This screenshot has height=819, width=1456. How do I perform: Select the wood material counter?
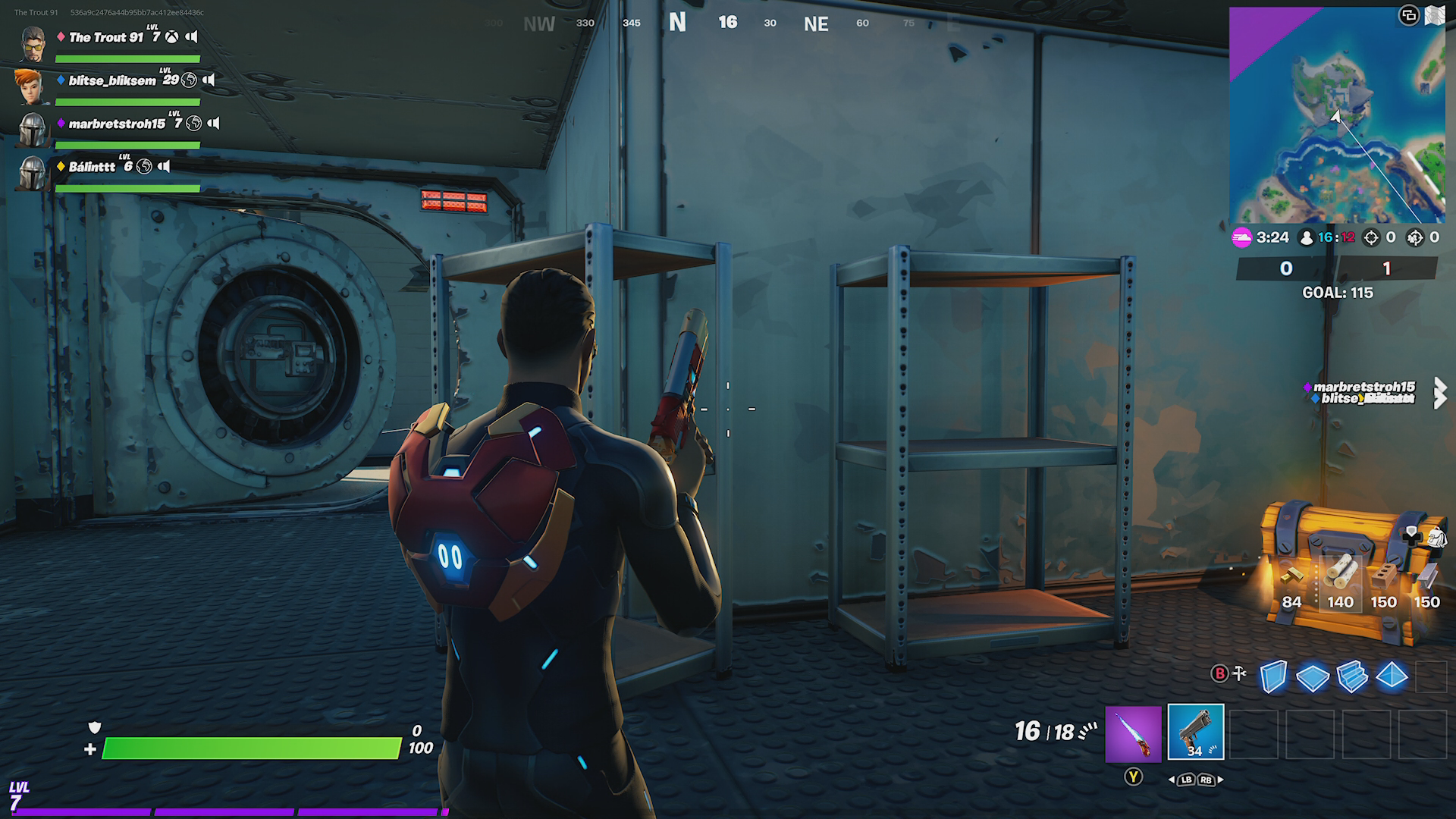[x=1340, y=583]
